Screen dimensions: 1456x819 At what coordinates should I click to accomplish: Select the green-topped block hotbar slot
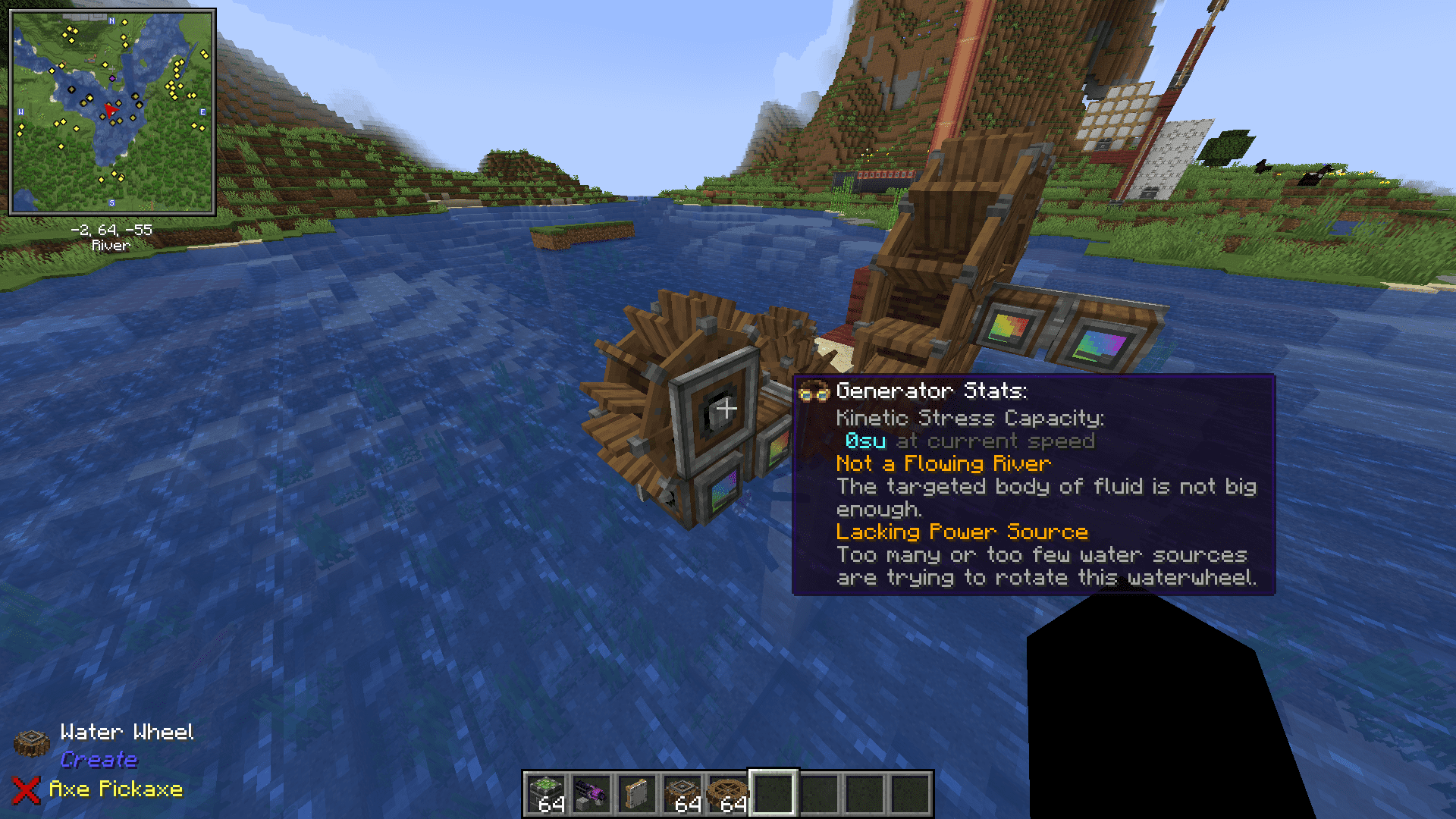pyautogui.click(x=546, y=793)
